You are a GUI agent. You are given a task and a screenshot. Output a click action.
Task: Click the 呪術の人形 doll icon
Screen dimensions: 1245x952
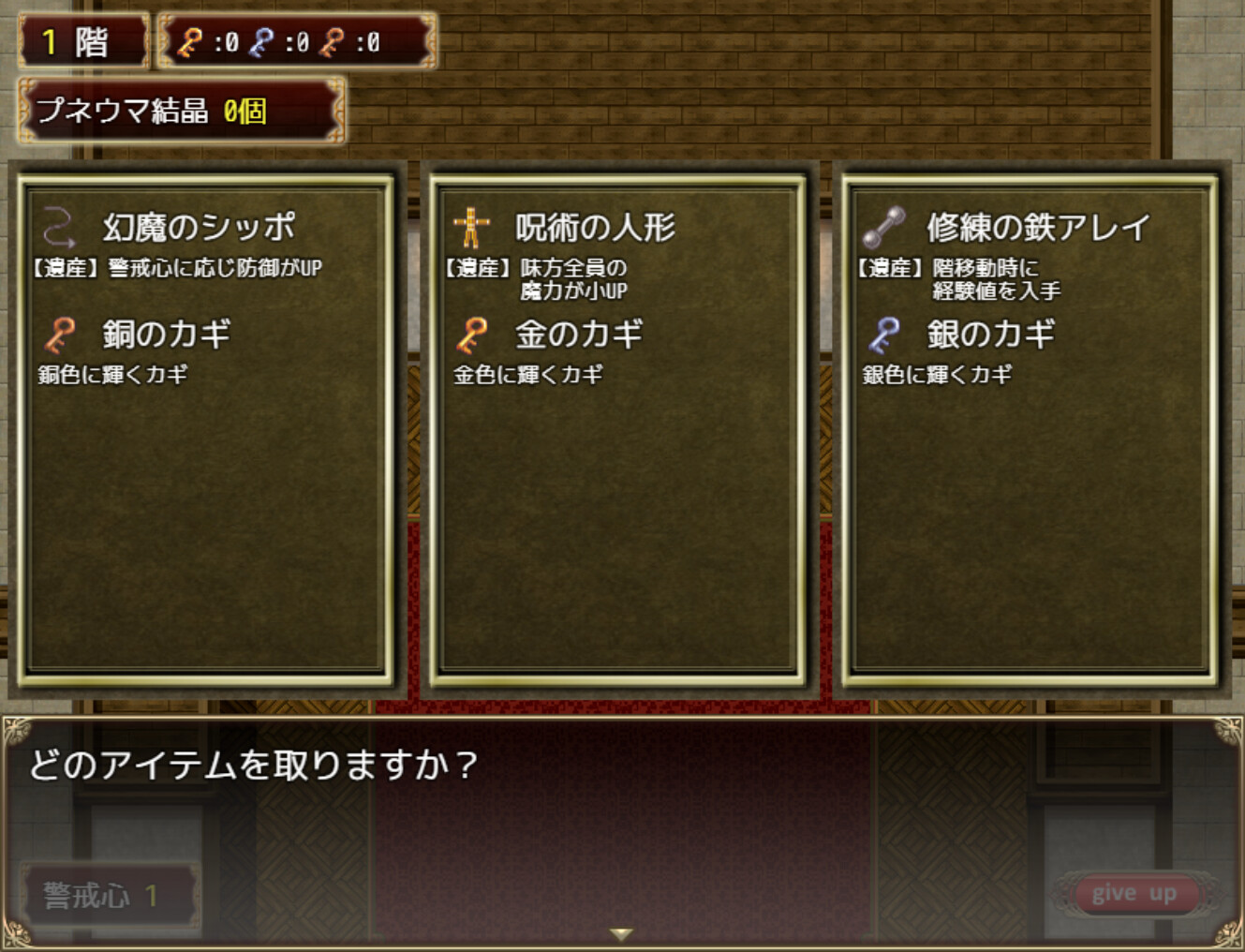pos(473,225)
